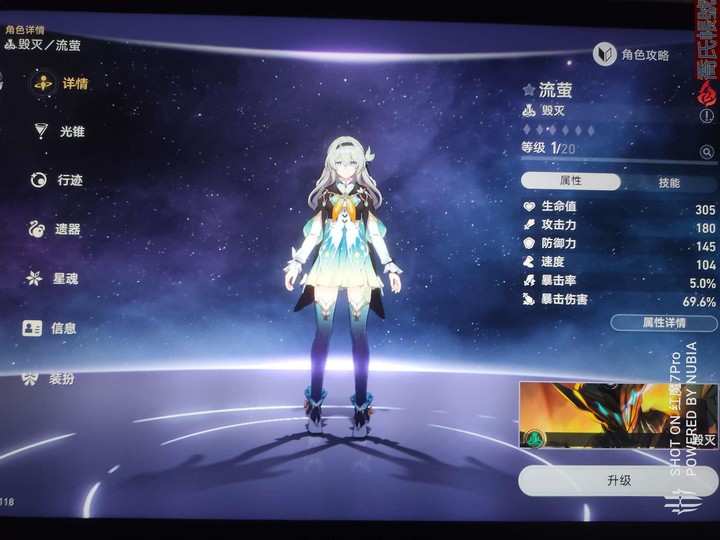Show the 信息 character info entry
This screenshot has width=720, height=540.
tap(51, 327)
